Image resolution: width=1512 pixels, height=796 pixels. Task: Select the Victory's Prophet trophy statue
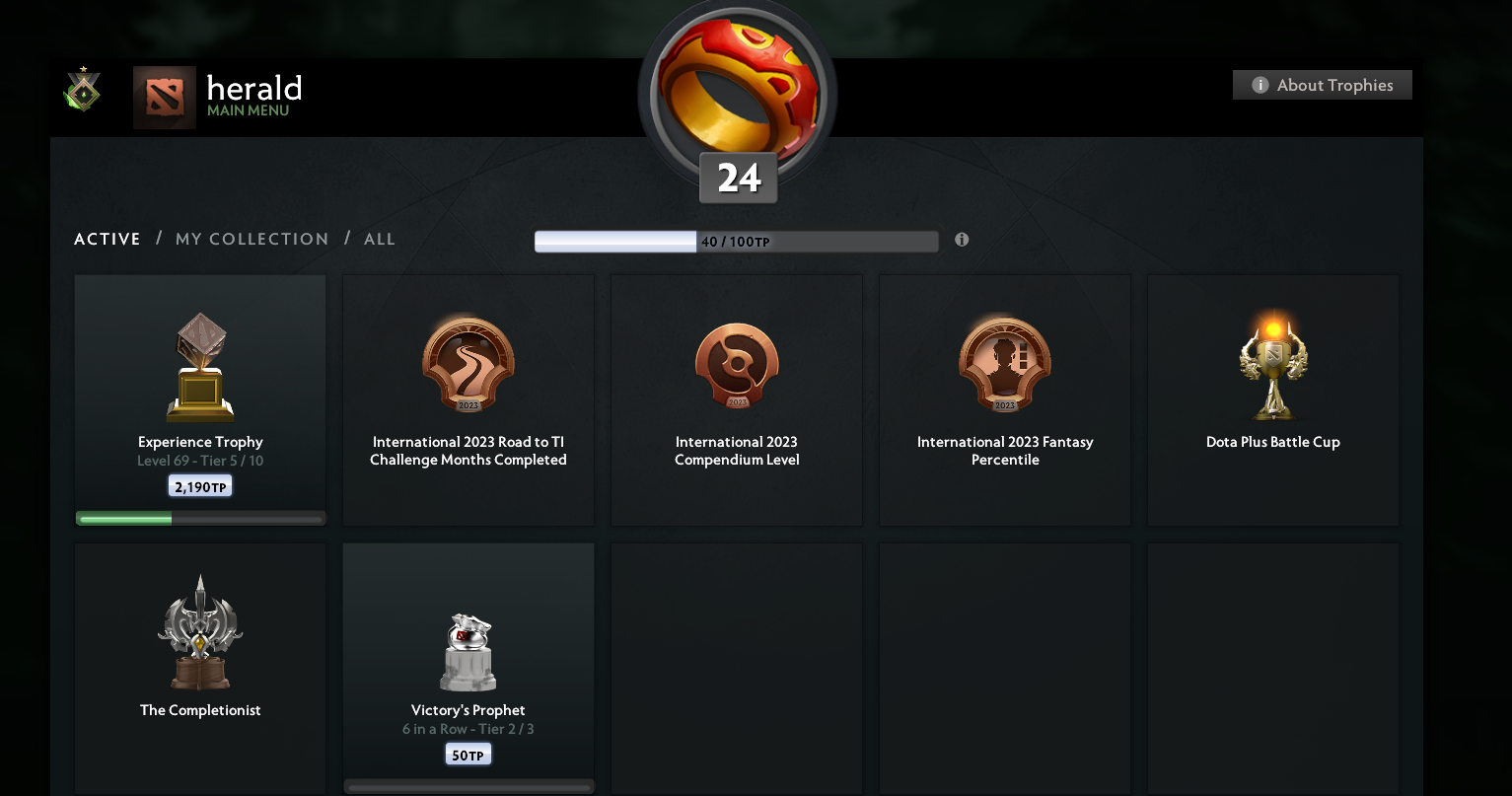pyautogui.click(x=468, y=651)
